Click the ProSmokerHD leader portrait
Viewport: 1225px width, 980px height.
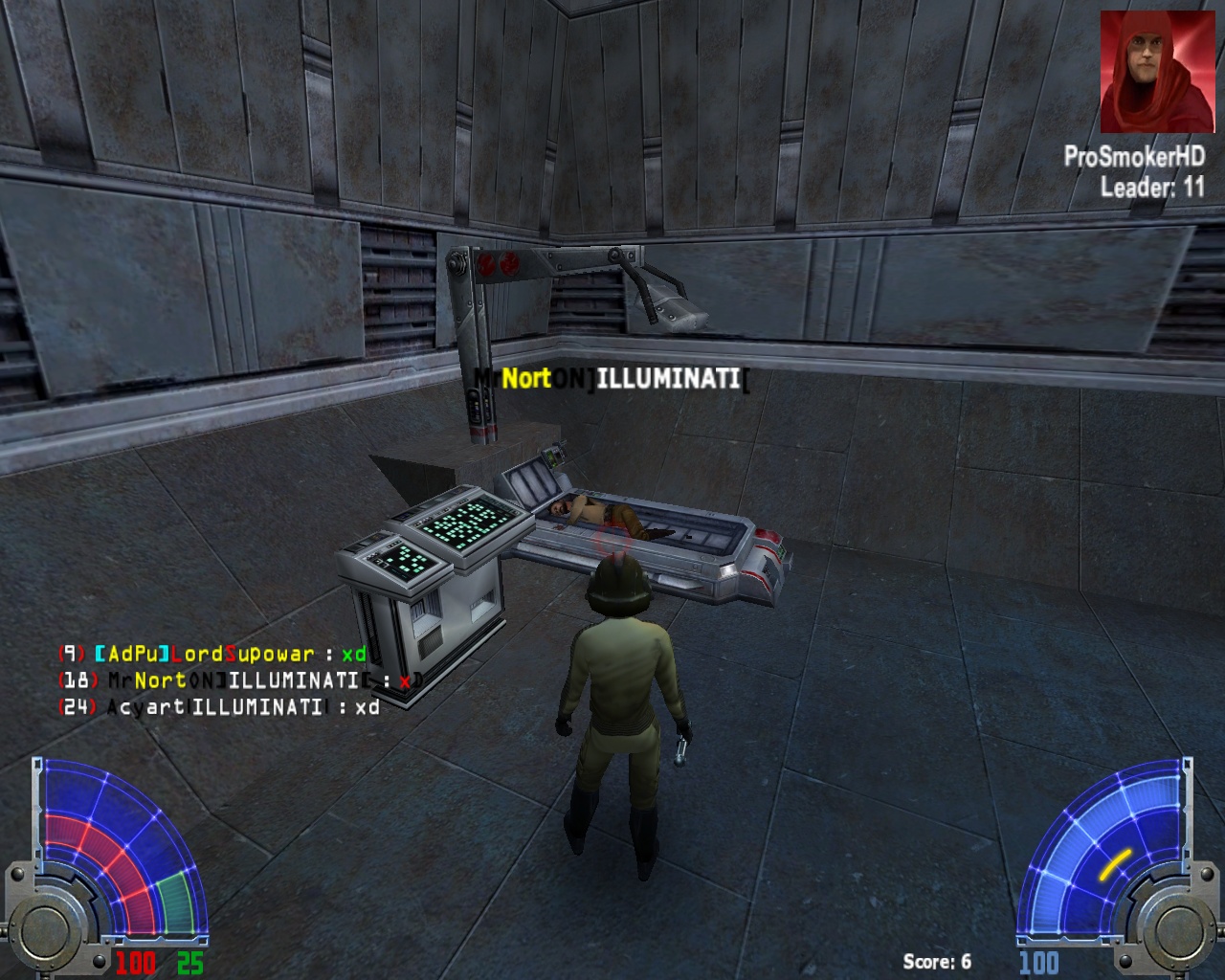pyautogui.click(x=1152, y=72)
